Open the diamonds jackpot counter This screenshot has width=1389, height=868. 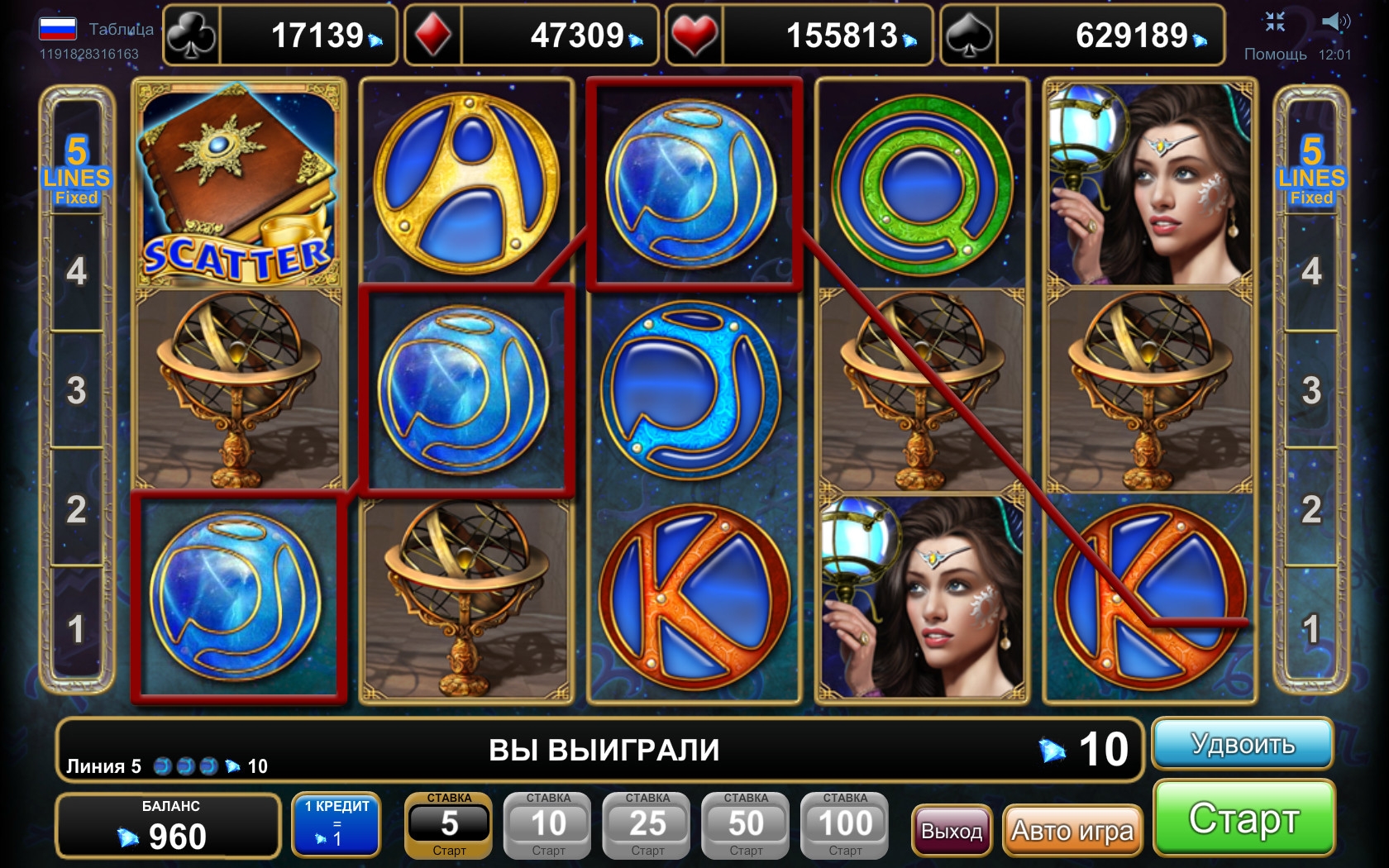pyautogui.click(x=531, y=36)
